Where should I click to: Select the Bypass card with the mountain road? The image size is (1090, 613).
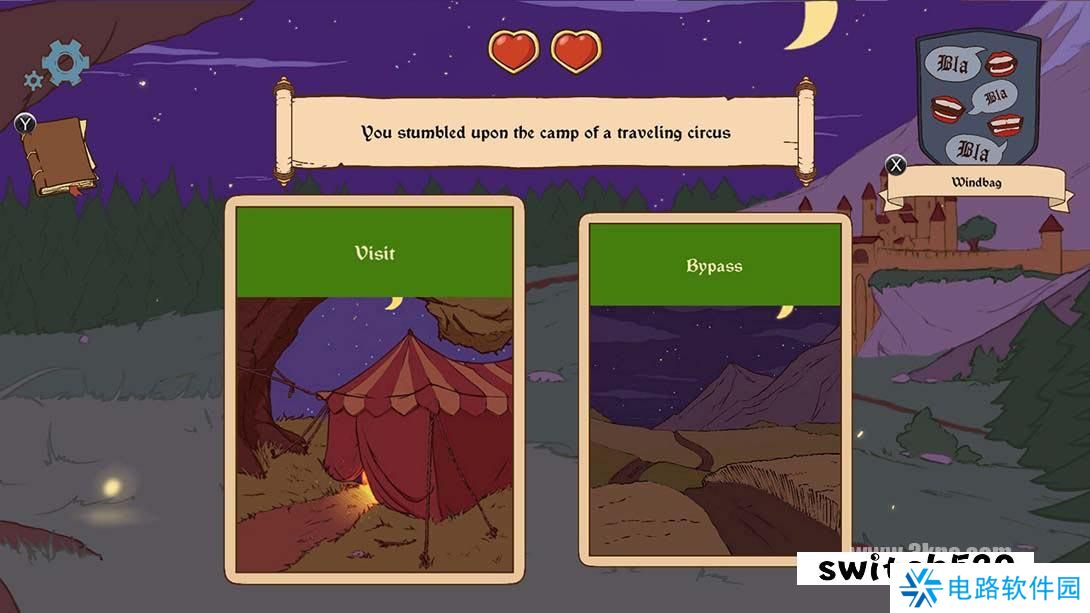(x=714, y=390)
